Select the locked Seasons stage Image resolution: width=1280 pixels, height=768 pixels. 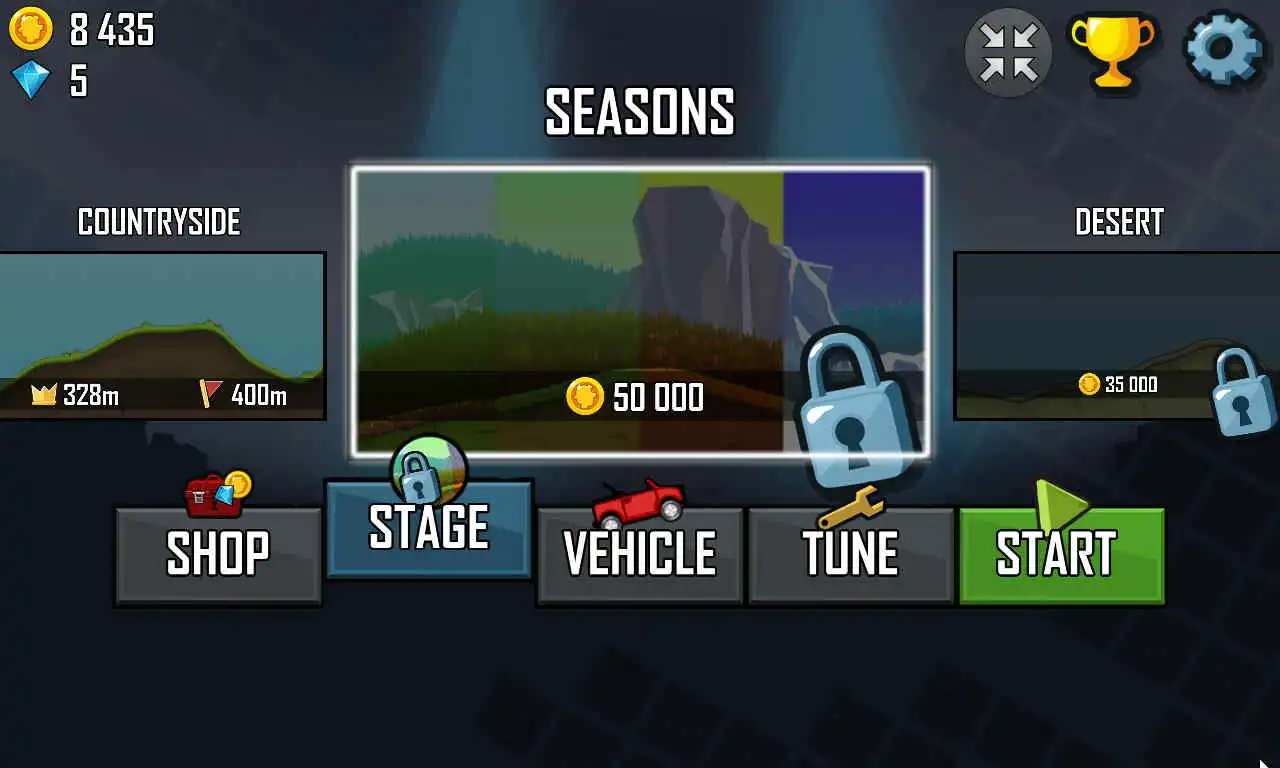640,312
